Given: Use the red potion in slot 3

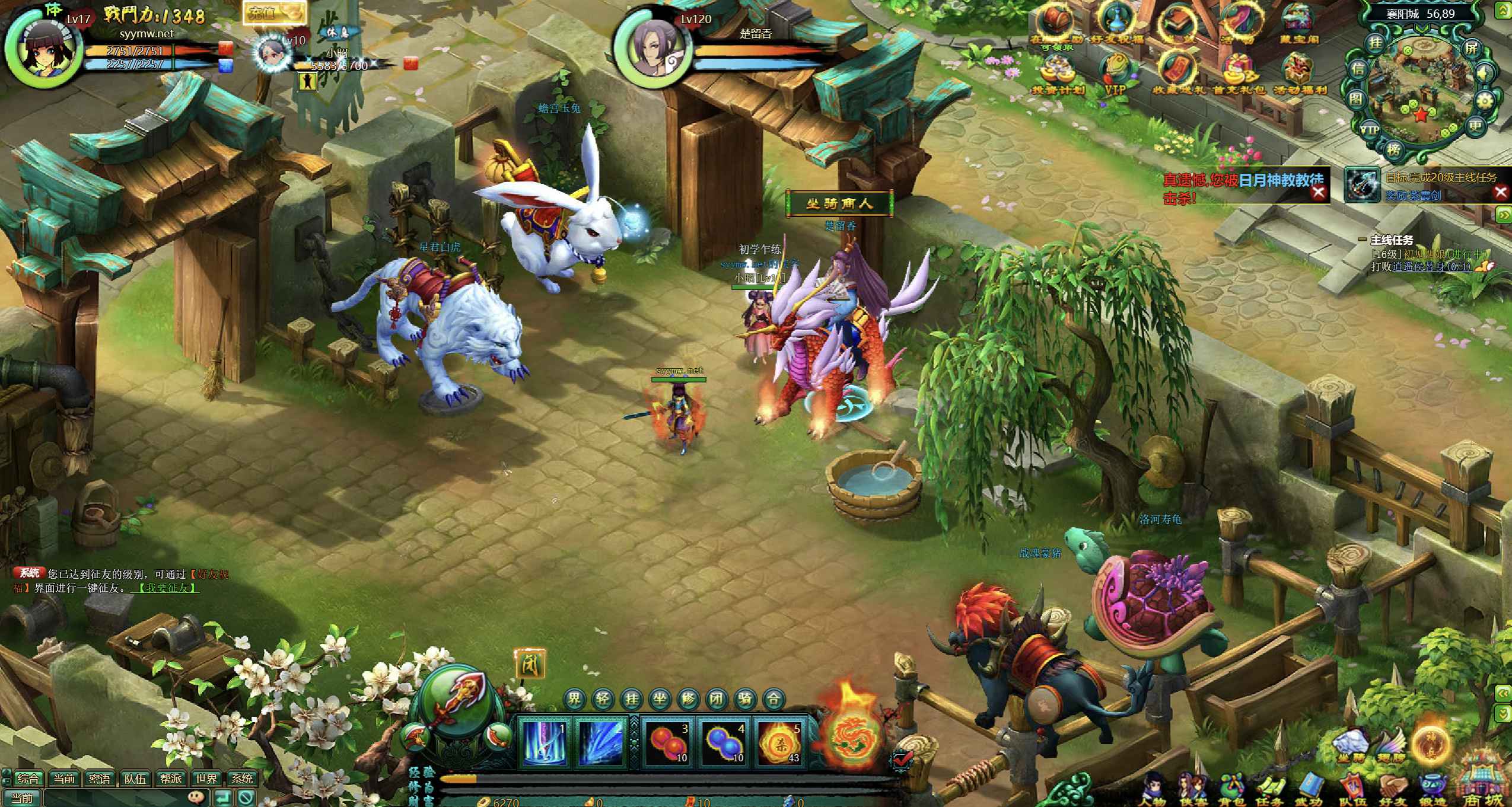Looking at the screenshot, I should pos(666,741).
